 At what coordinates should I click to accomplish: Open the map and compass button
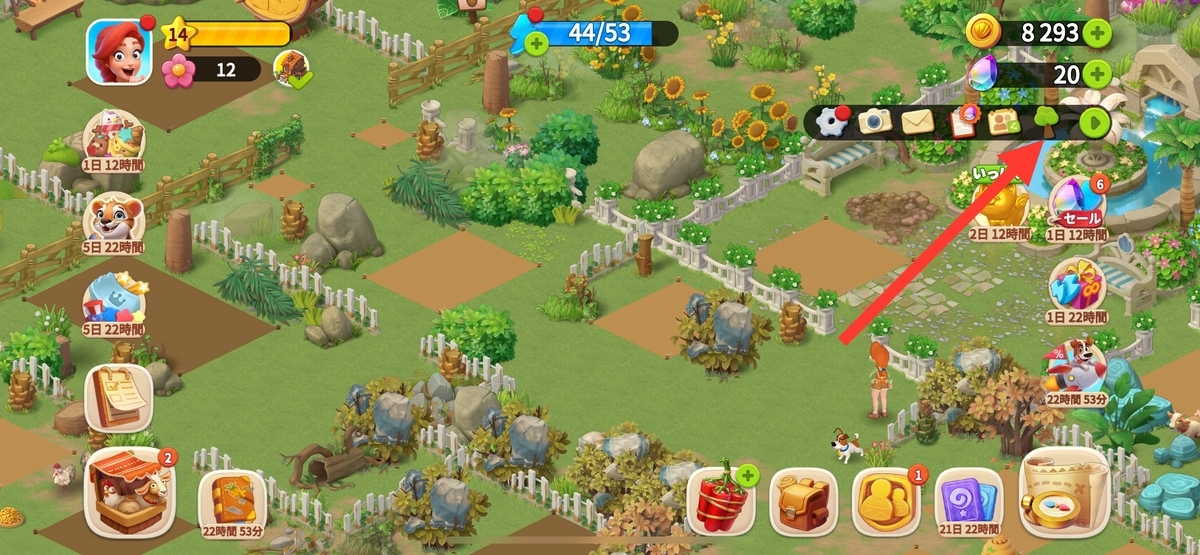(x=1063, y=493)
